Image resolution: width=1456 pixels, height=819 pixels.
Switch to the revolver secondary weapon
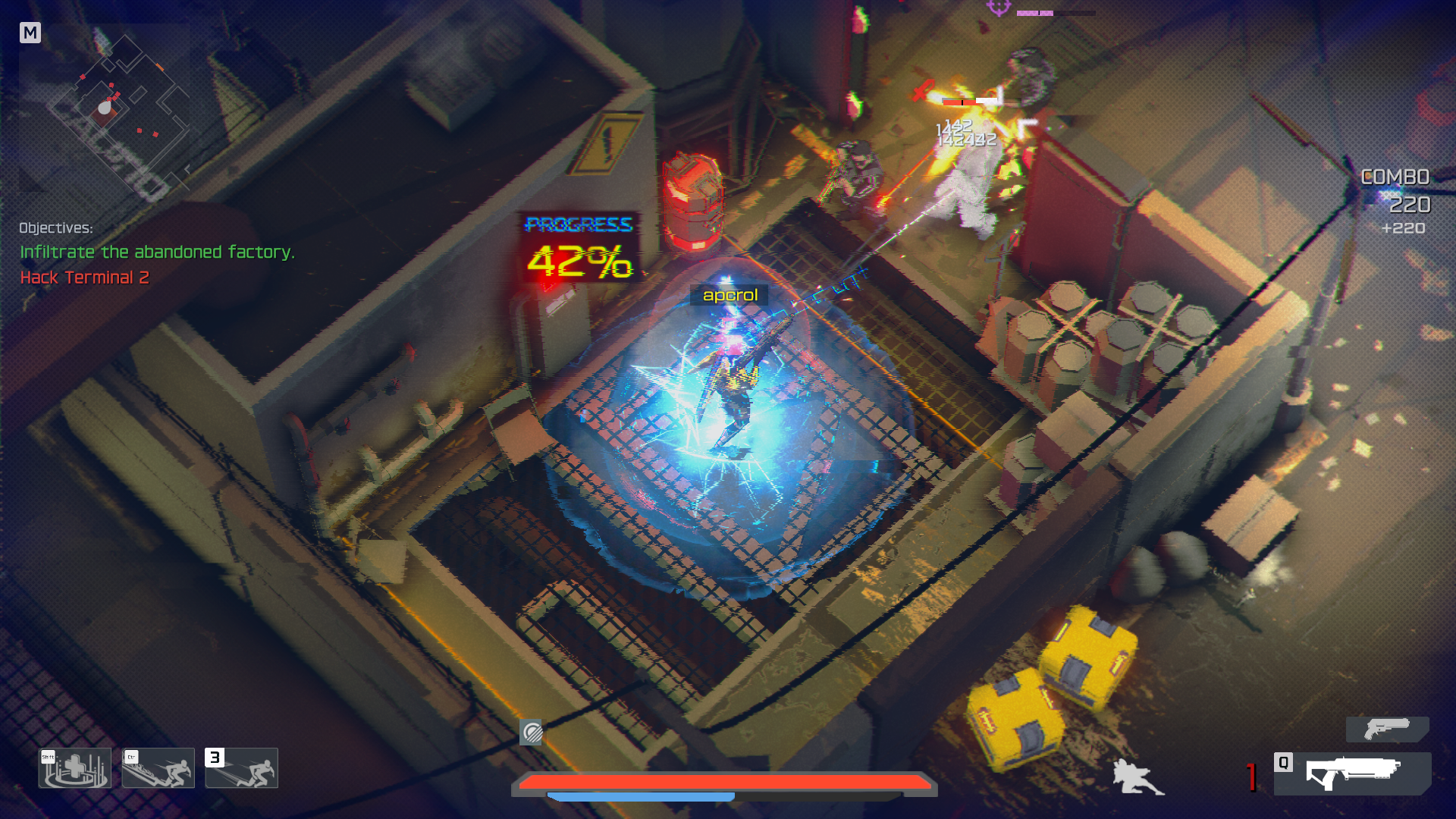(1387, 730)
